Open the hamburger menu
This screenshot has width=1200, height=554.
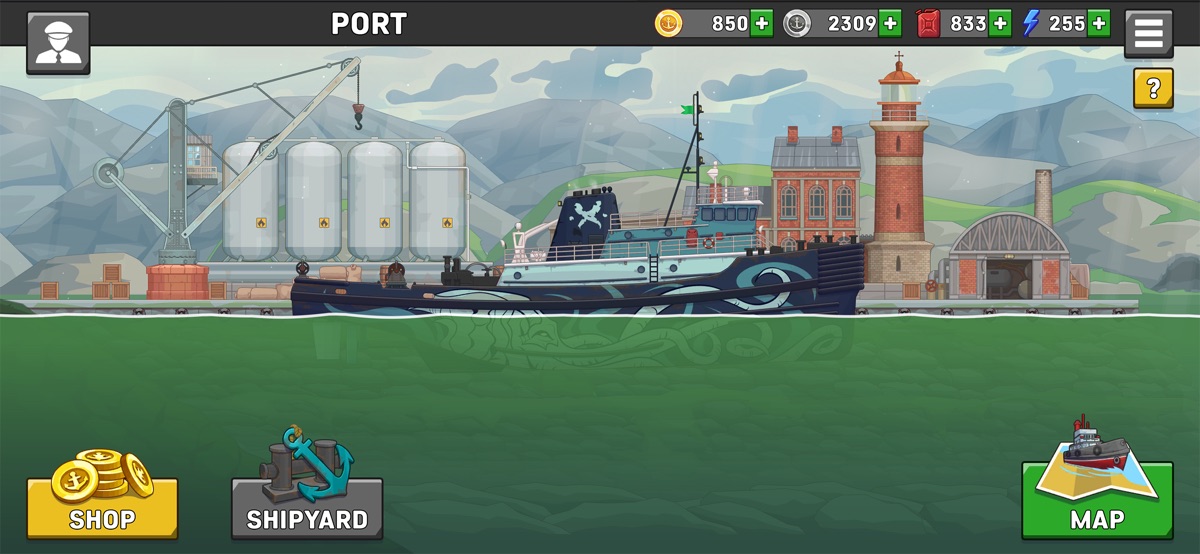click(x=1148, y=35)
